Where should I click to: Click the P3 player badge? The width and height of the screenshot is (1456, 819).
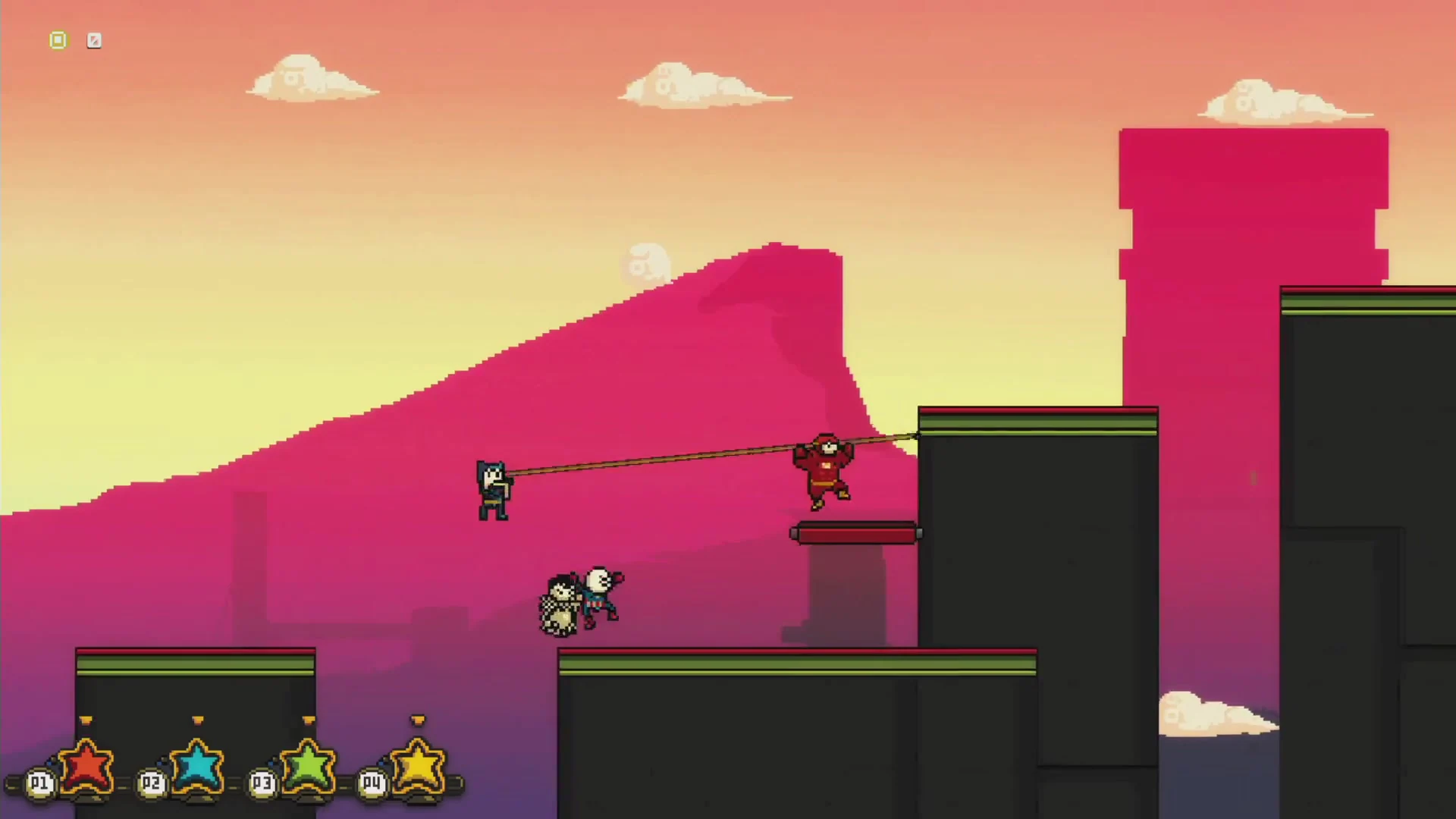point(261,783)
